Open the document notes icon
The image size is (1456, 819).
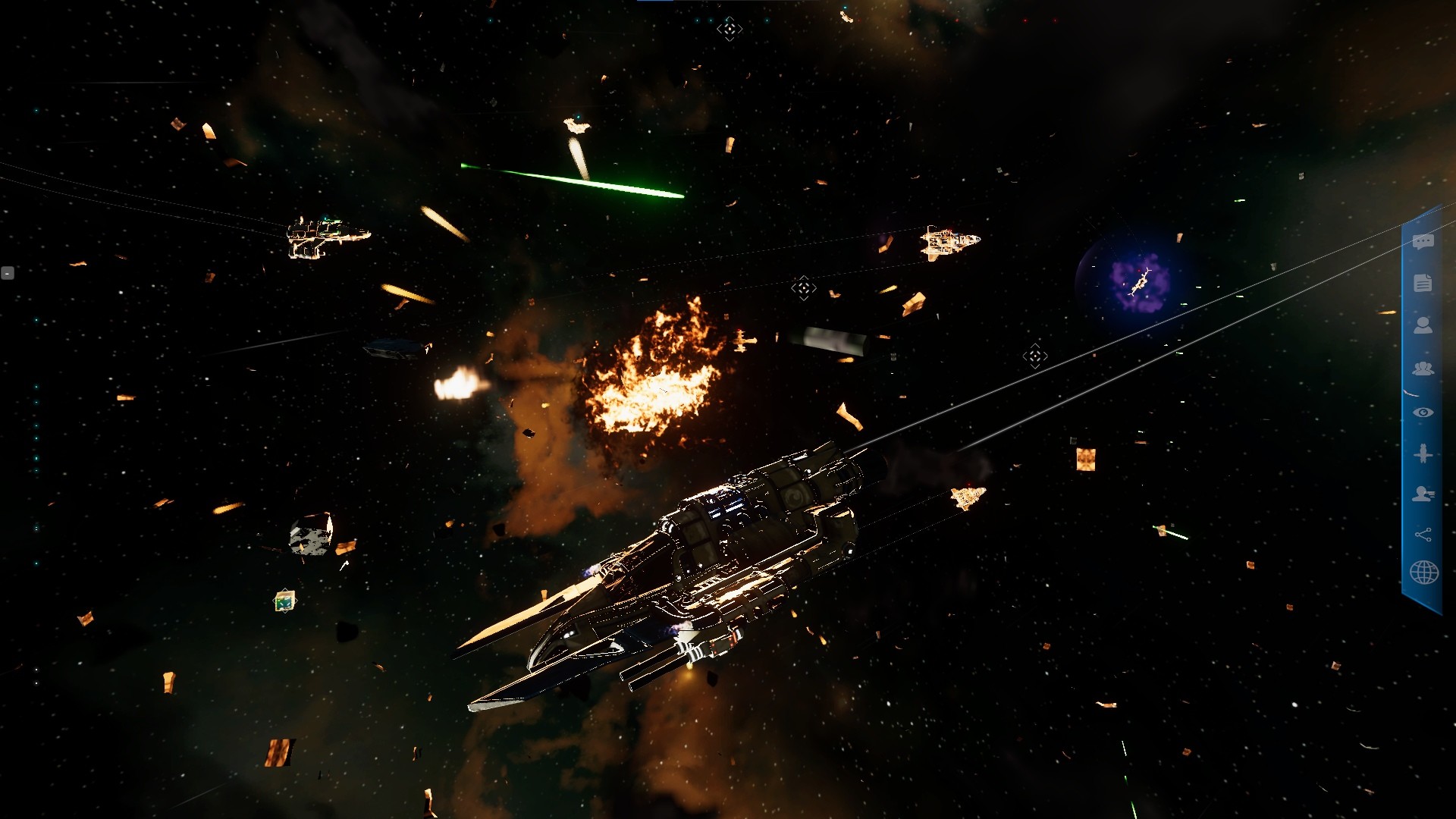[x=1423, y=283]
